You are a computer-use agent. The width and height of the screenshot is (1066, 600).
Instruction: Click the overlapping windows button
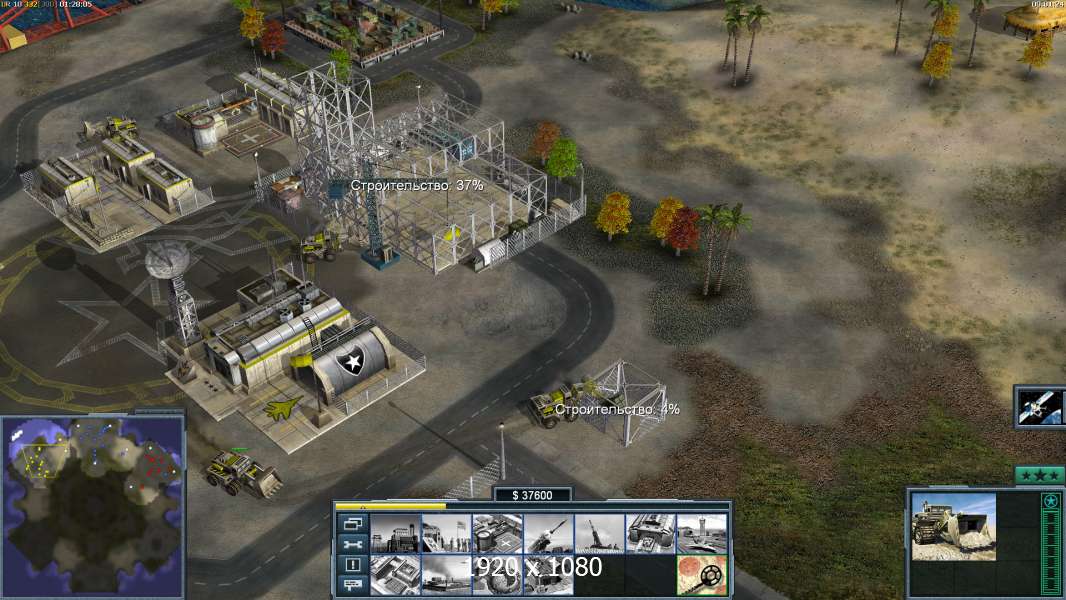click(x=352, y=523)
